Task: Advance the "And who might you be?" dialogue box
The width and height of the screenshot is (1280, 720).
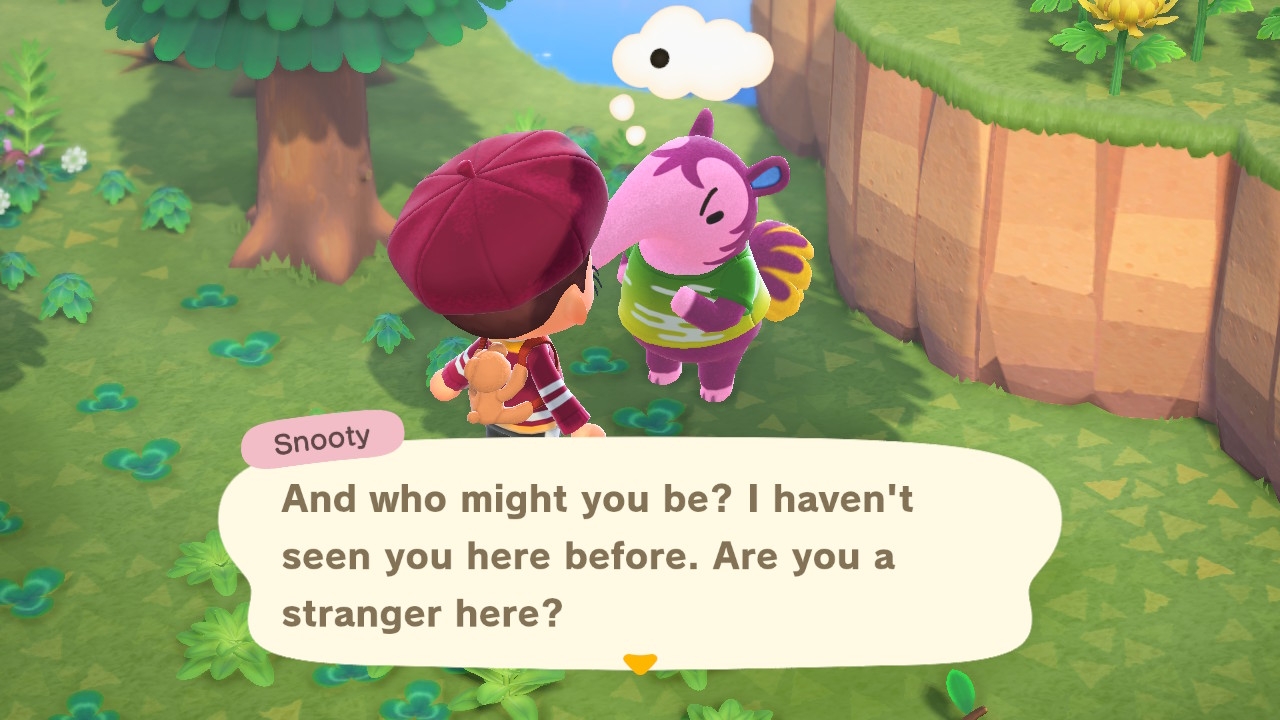Action: click(640, 555)
